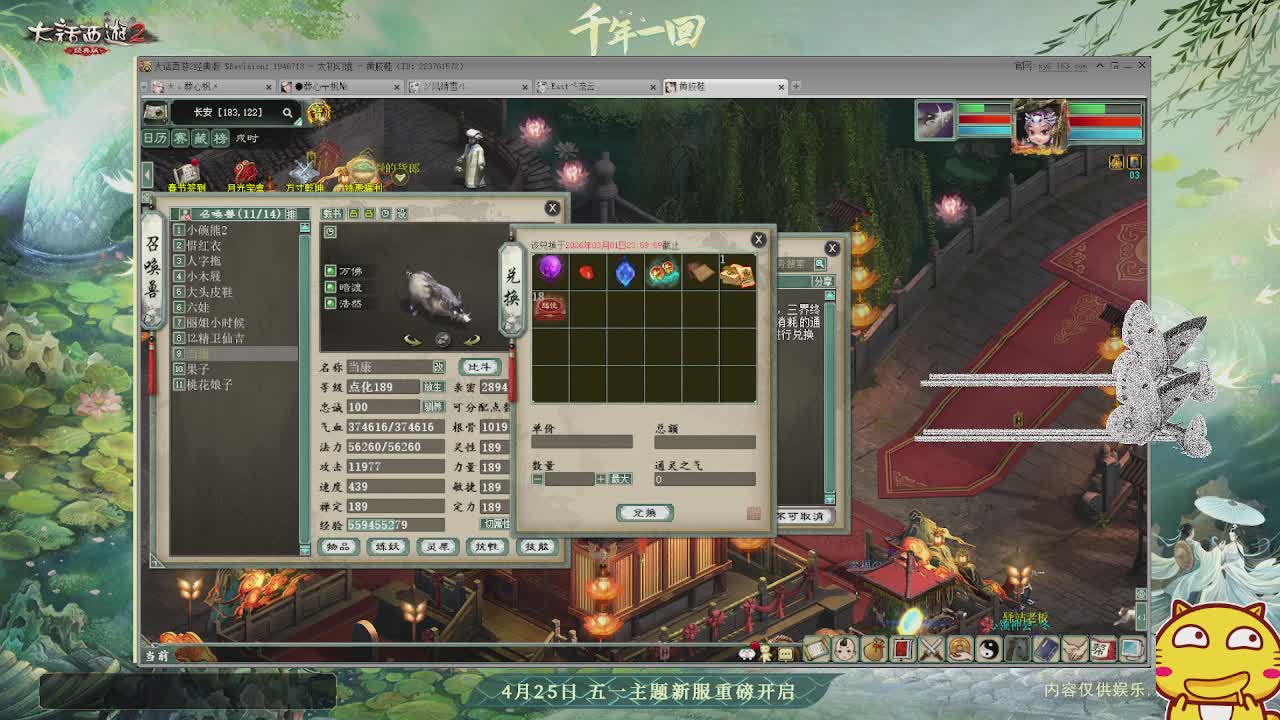Click the 春节签到 sign-in icon
This screenshot has height=720, width=1280.
[188, 168]
